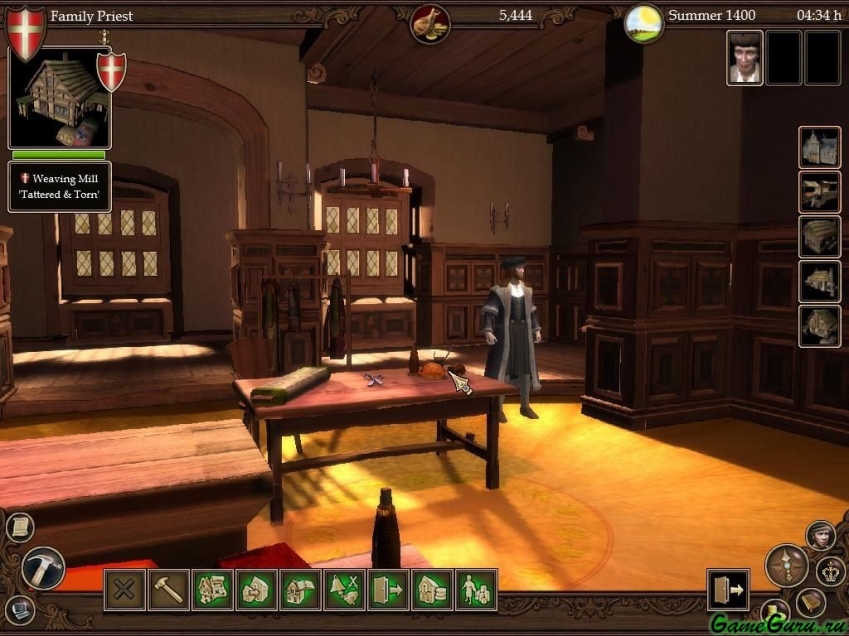Click the crossed-out X action button
The width and height of the screenshot is (849, 636).
pos(124,589)
